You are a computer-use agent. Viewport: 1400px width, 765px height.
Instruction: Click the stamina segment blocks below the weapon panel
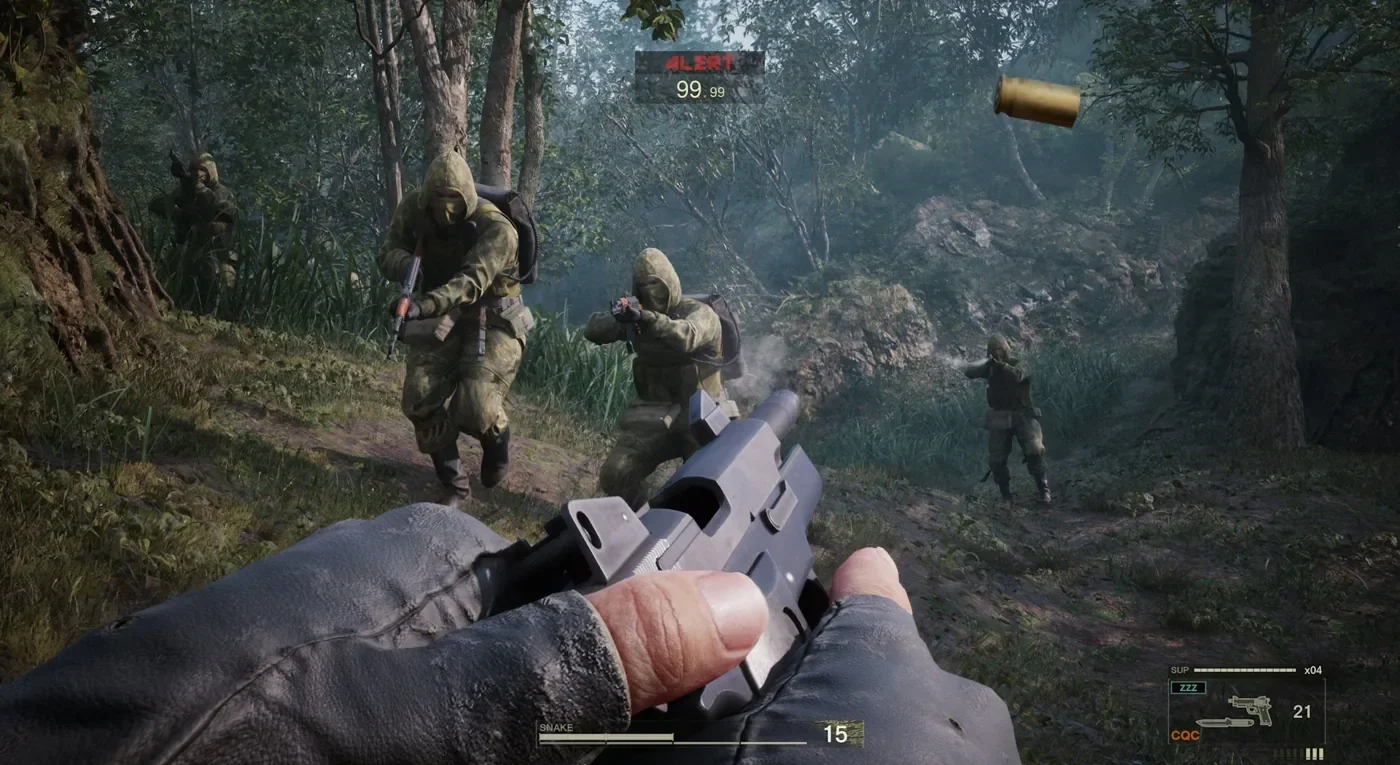[1300, 753]
